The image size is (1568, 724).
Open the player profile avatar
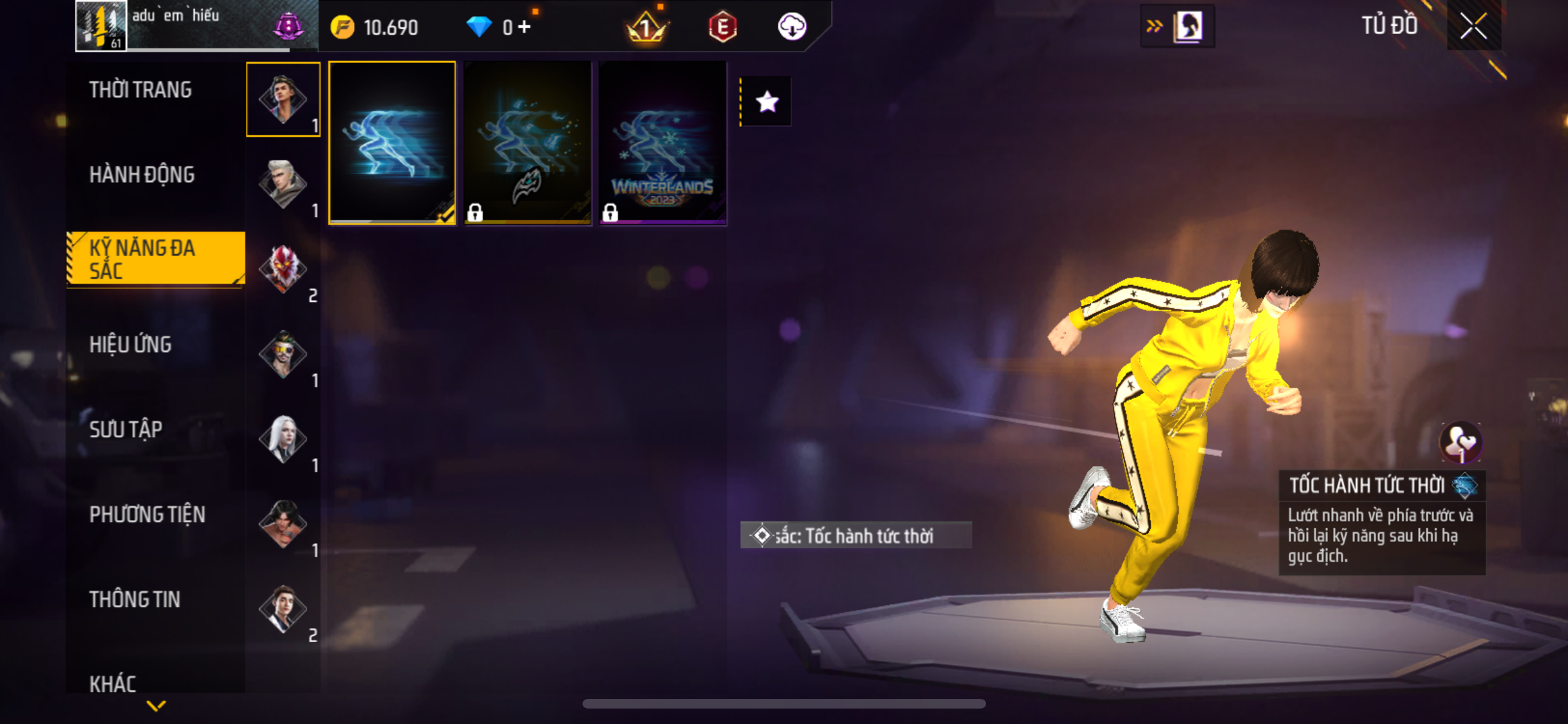[101, 26]
